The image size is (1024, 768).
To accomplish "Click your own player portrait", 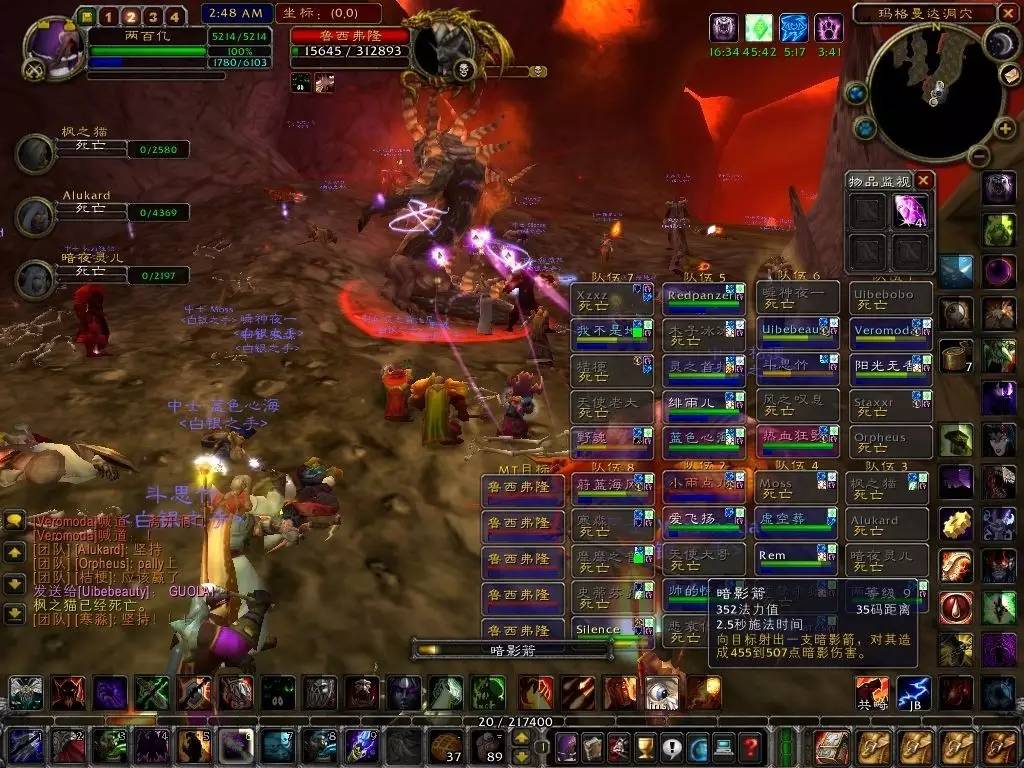I will (51, 47).
